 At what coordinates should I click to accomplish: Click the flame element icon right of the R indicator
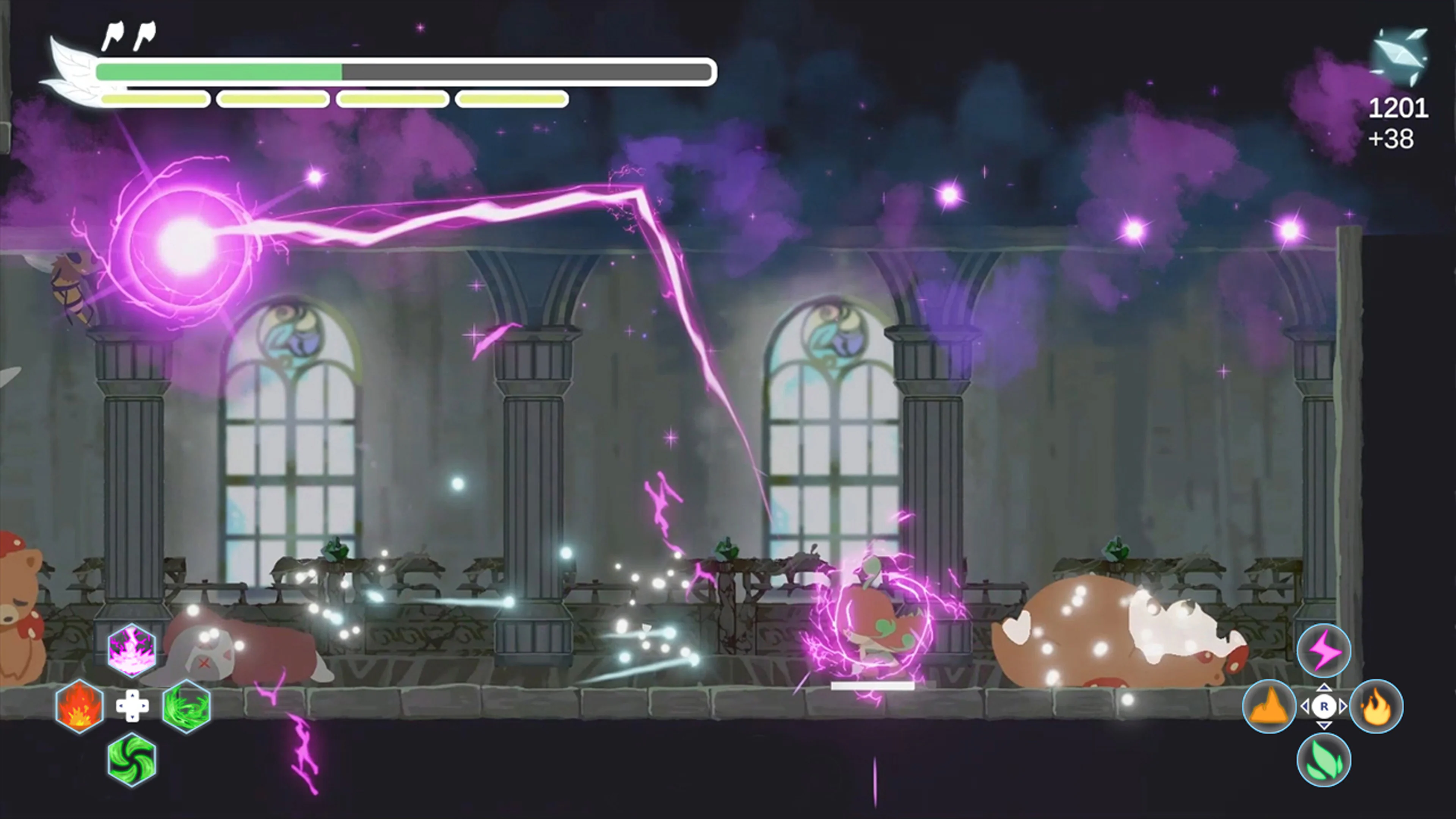coord(1377,706)
